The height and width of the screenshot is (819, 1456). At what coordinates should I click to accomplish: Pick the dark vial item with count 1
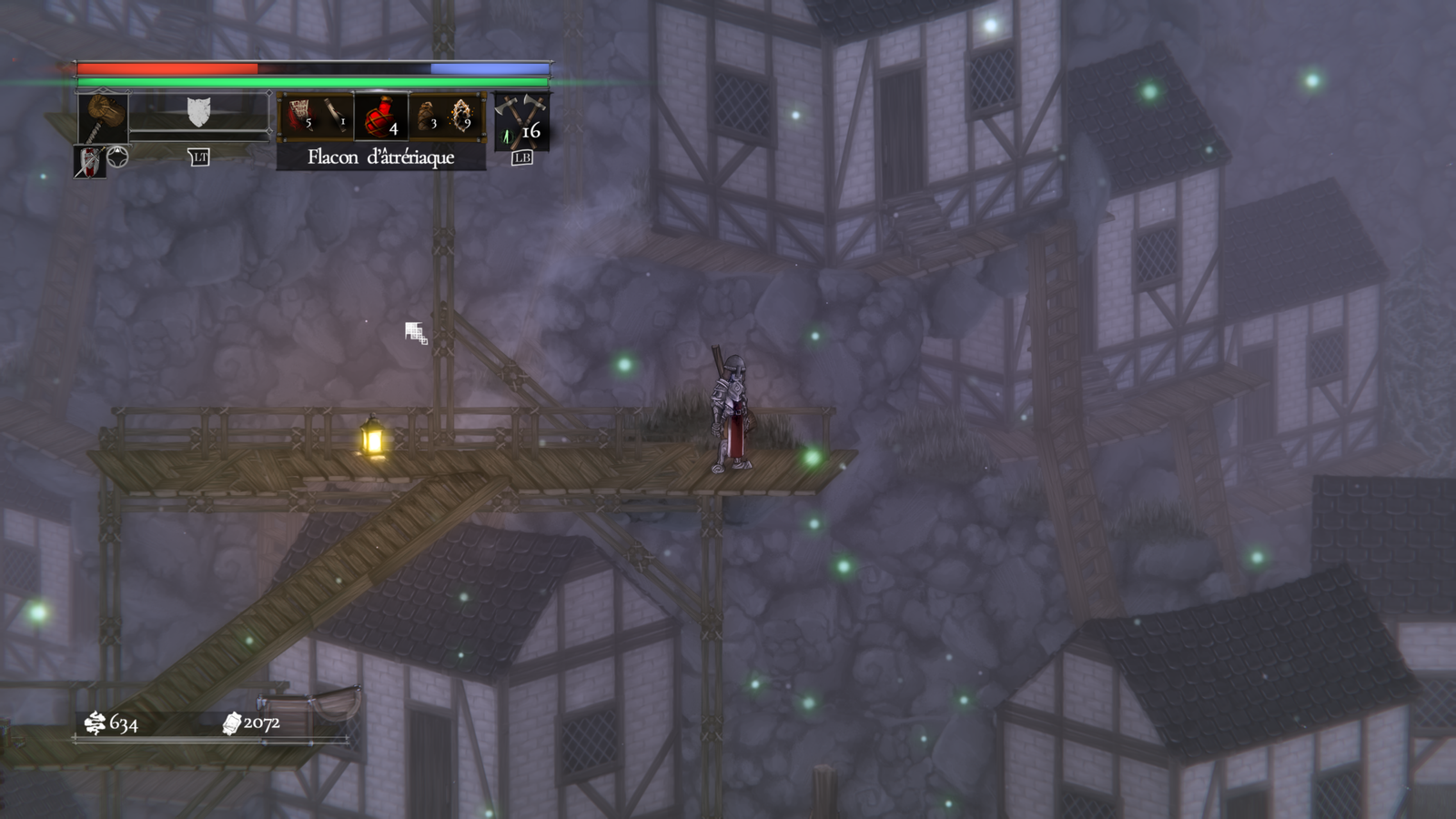[x=336, y=116]
